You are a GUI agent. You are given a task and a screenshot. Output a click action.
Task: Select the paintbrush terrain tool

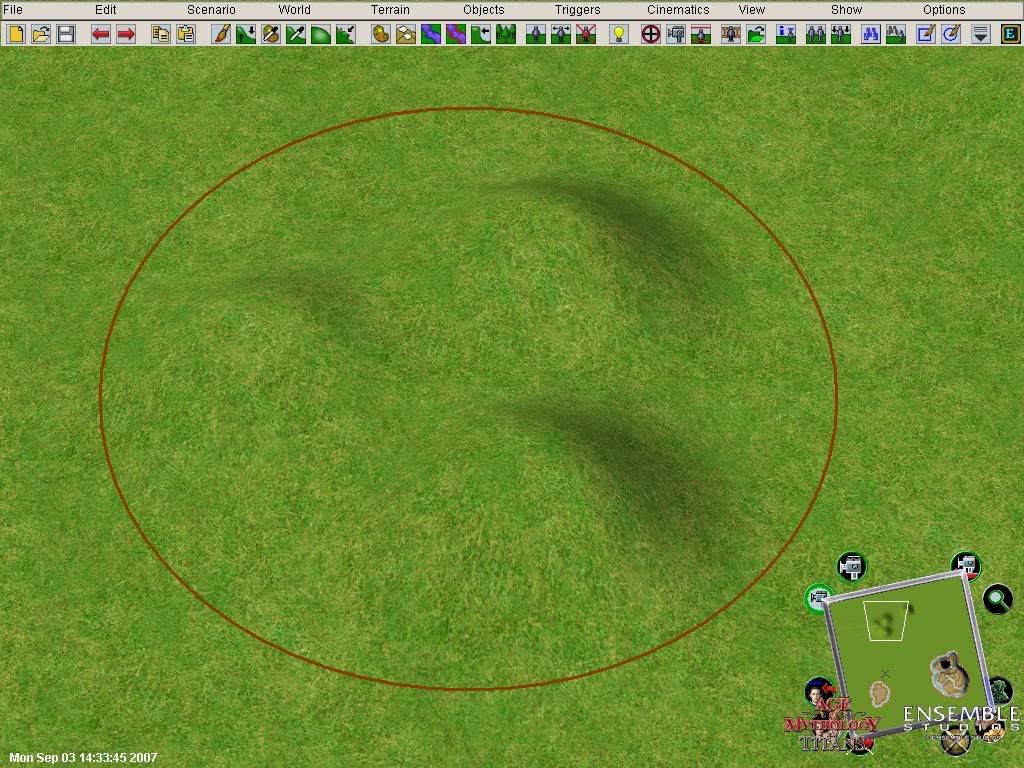(x=221, y=34)
